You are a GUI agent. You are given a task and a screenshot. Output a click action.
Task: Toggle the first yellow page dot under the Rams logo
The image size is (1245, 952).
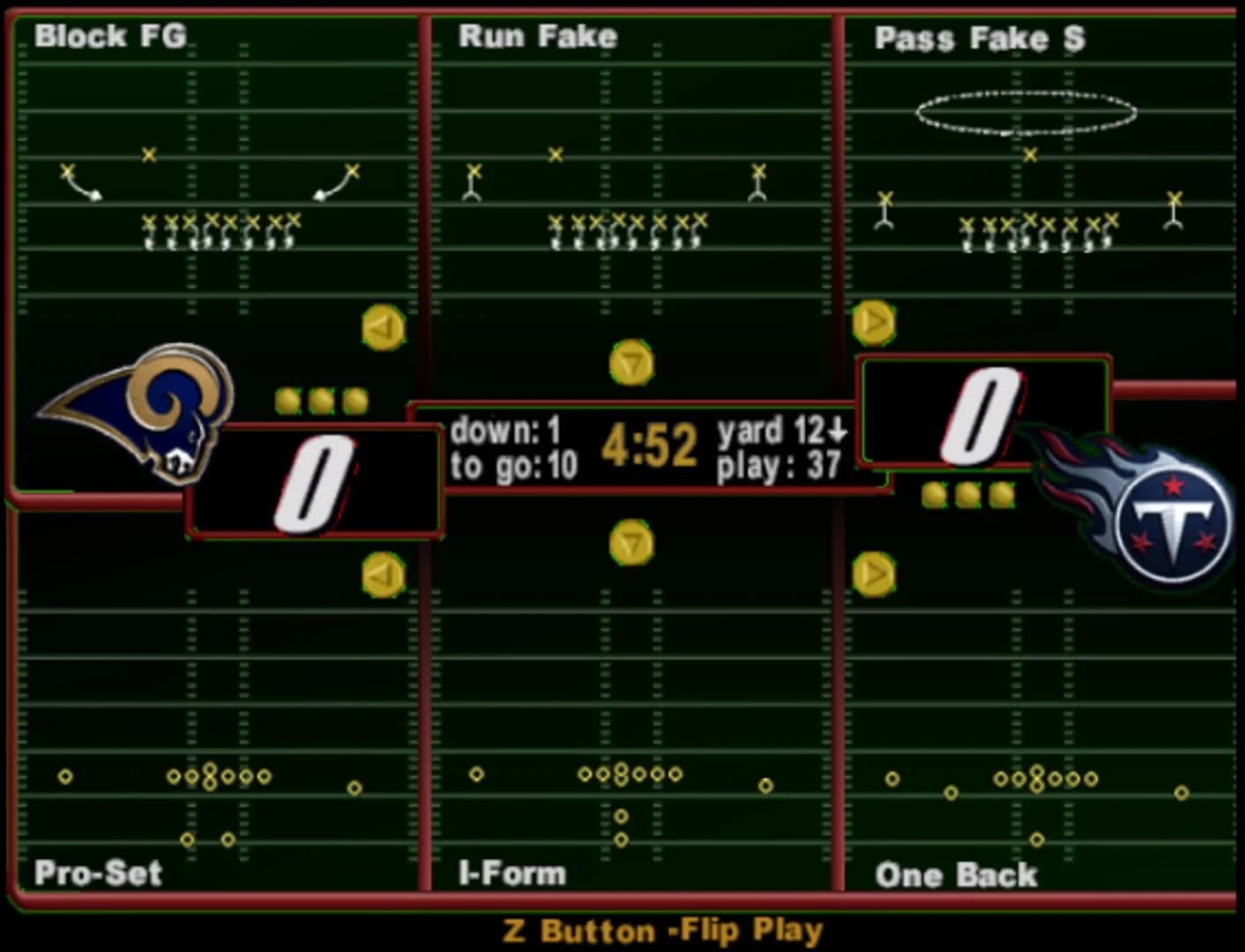285,399
